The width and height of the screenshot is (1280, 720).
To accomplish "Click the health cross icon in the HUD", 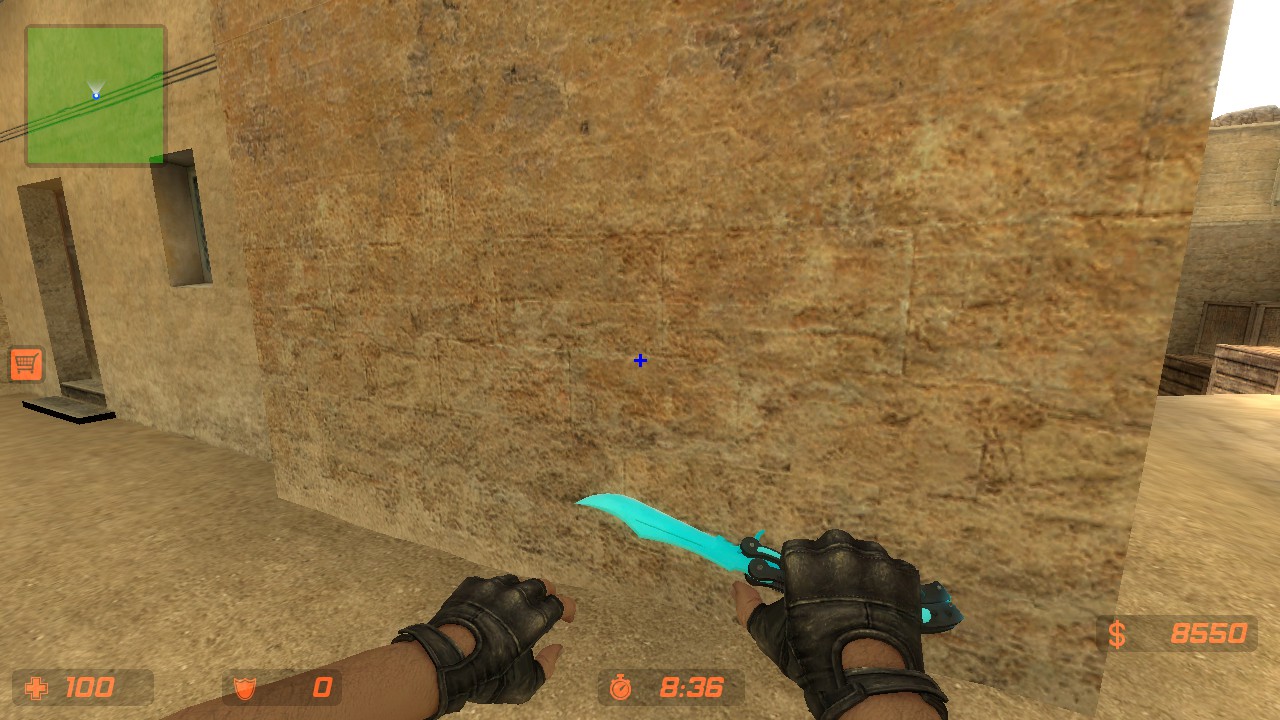I will tap(37, 687).
